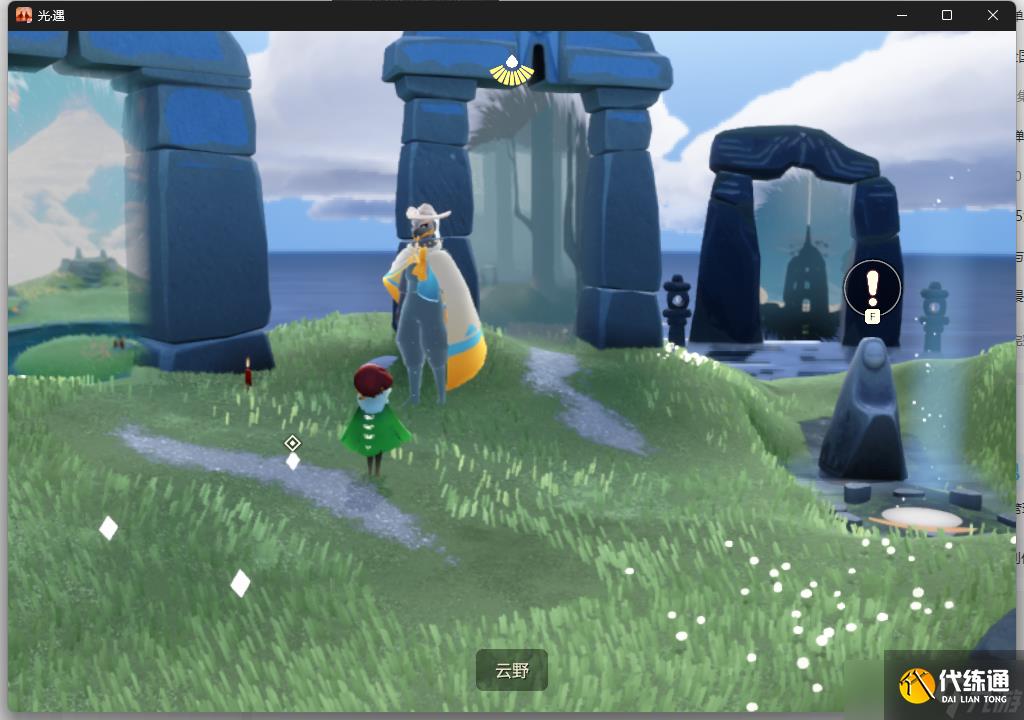1024x720 pixels.
Task: Close the 光遇 game window
Action: [x=993, y=15]
